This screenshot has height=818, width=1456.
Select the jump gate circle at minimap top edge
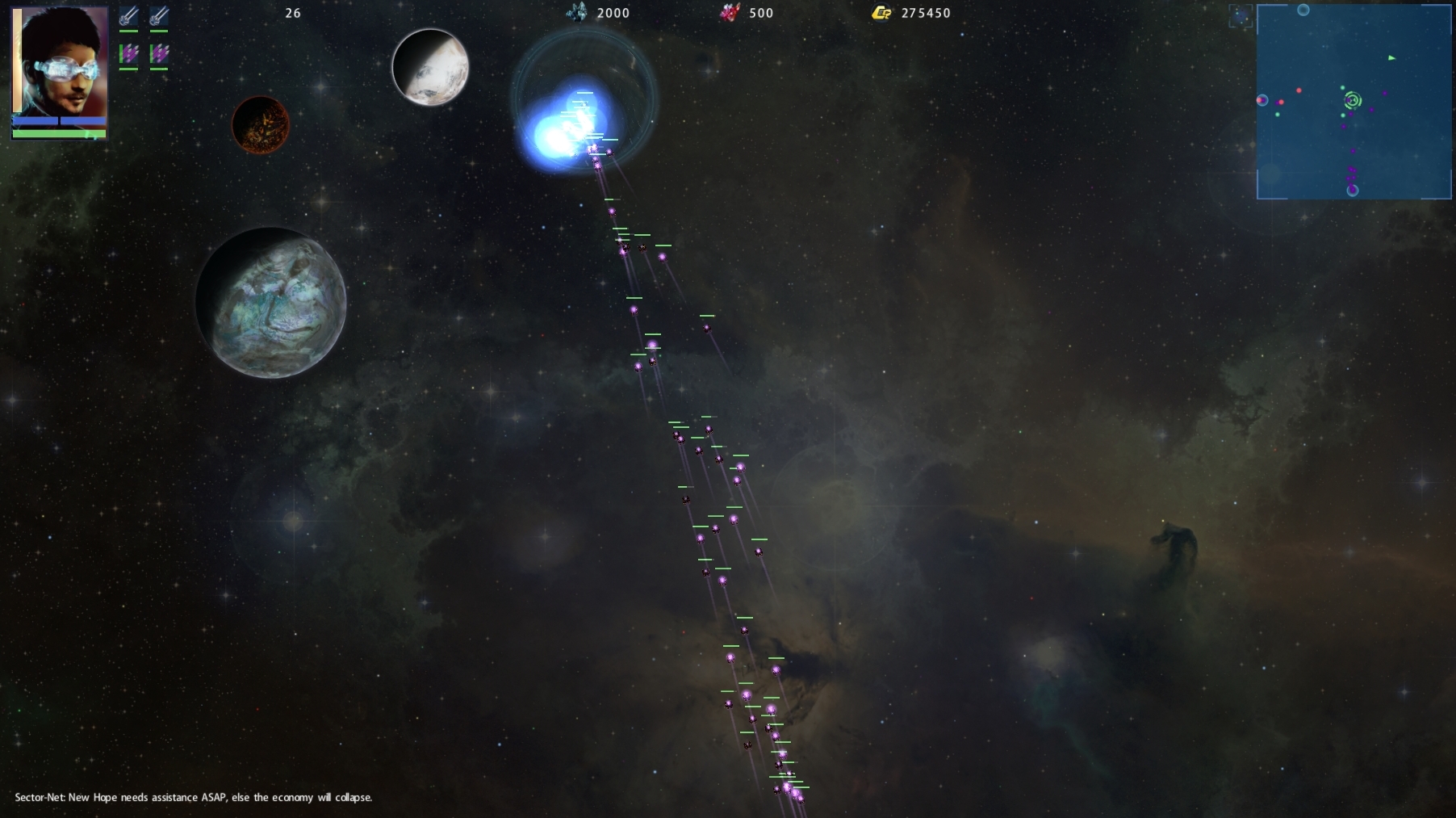click(1303, 10)
